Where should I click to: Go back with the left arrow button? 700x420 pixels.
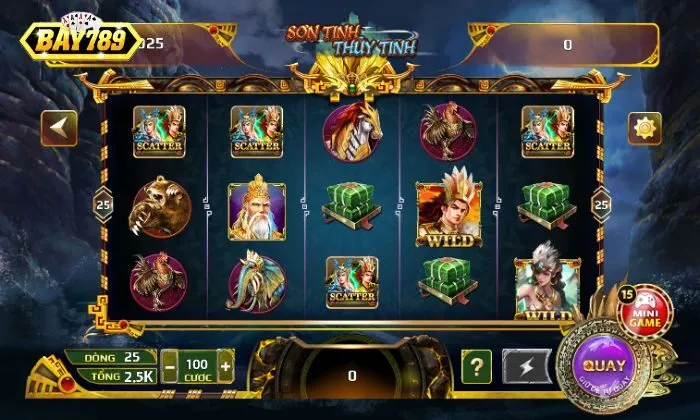point(59,128)
